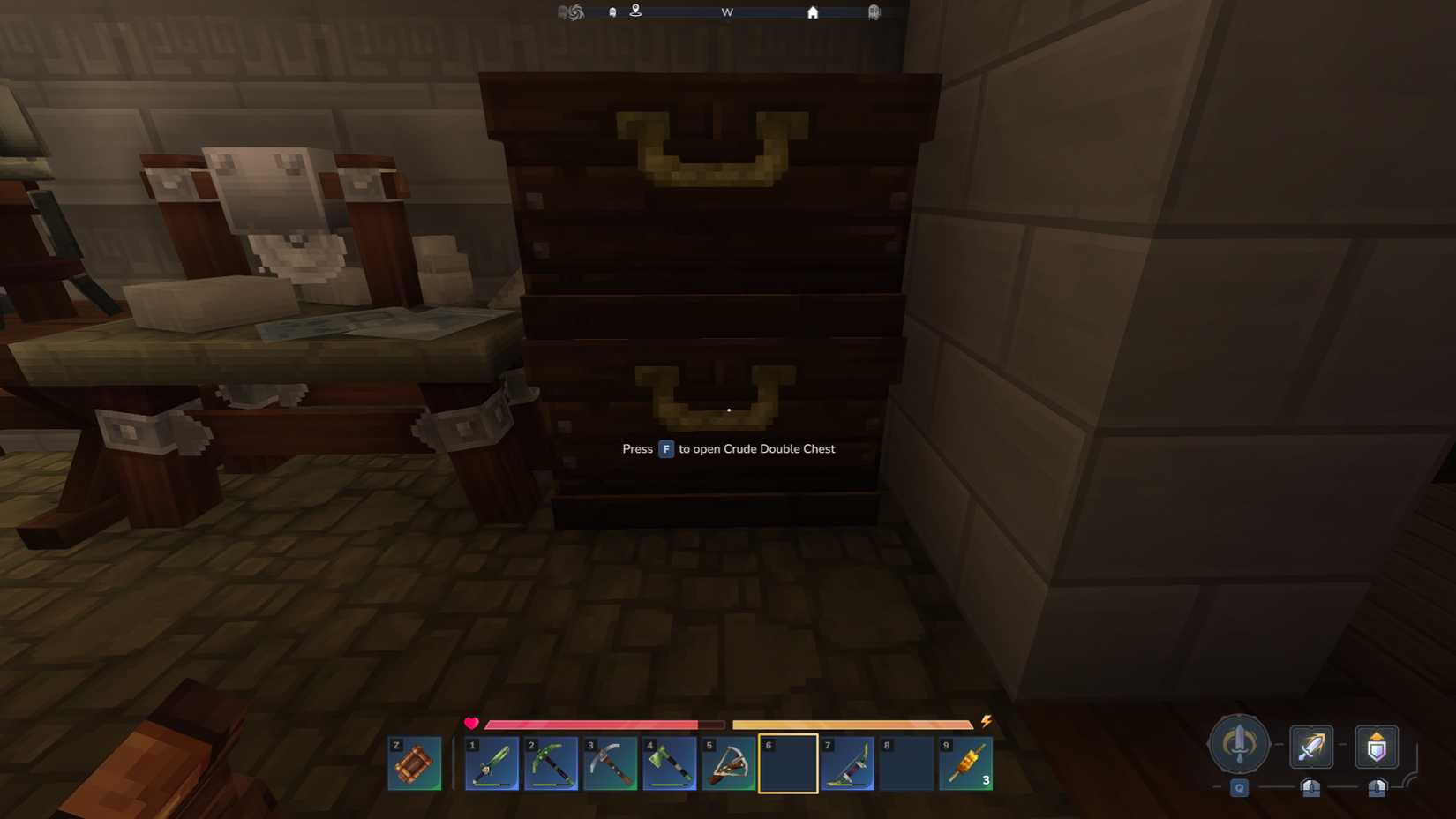The height and width of the screenshot is (819, 1456).
Task: Click the location pin marker on the compass
Action: click(635, 11)
